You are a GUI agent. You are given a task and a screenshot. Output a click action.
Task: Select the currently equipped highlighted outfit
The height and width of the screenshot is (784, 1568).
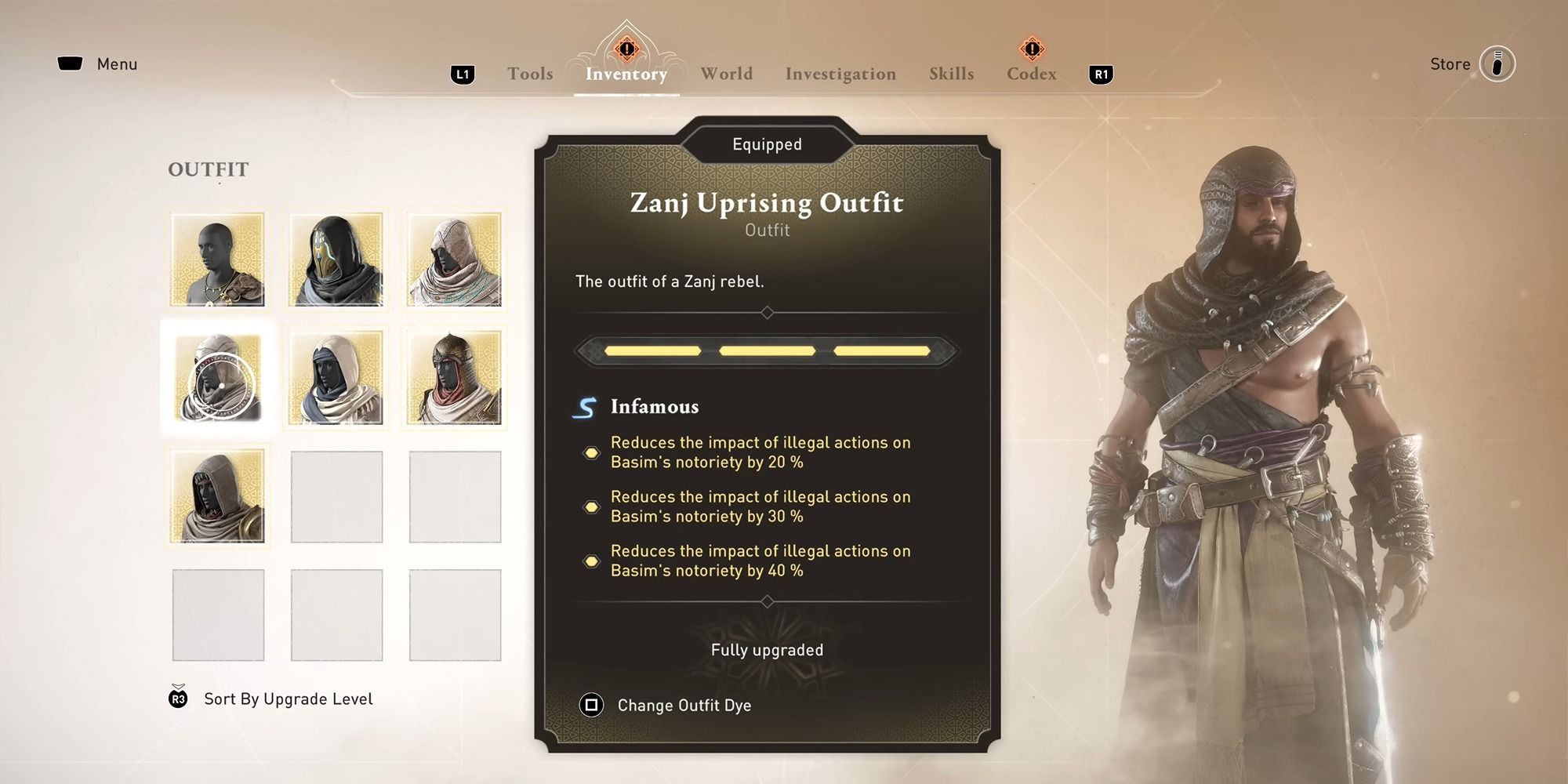218,376
